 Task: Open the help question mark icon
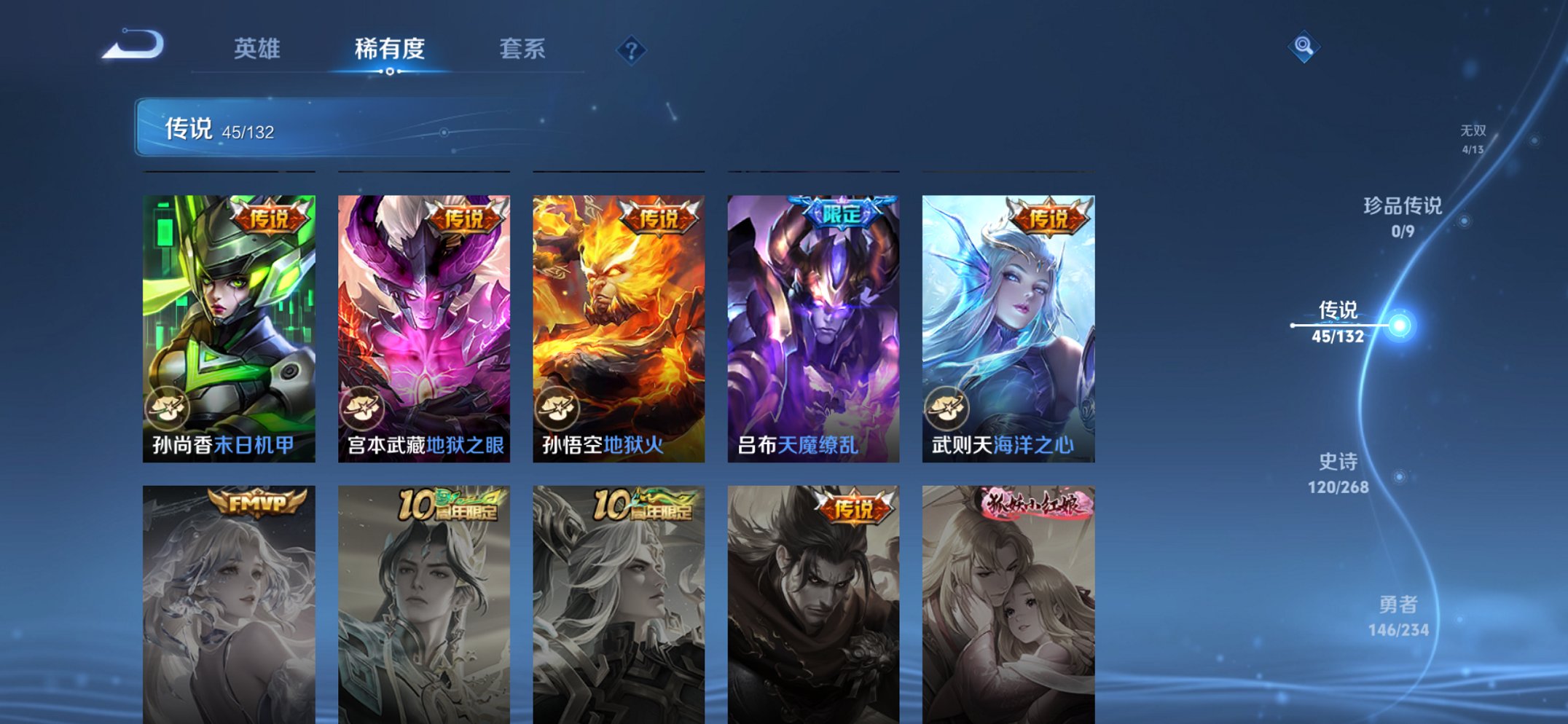pyautogui.click(x=632, y=50)
